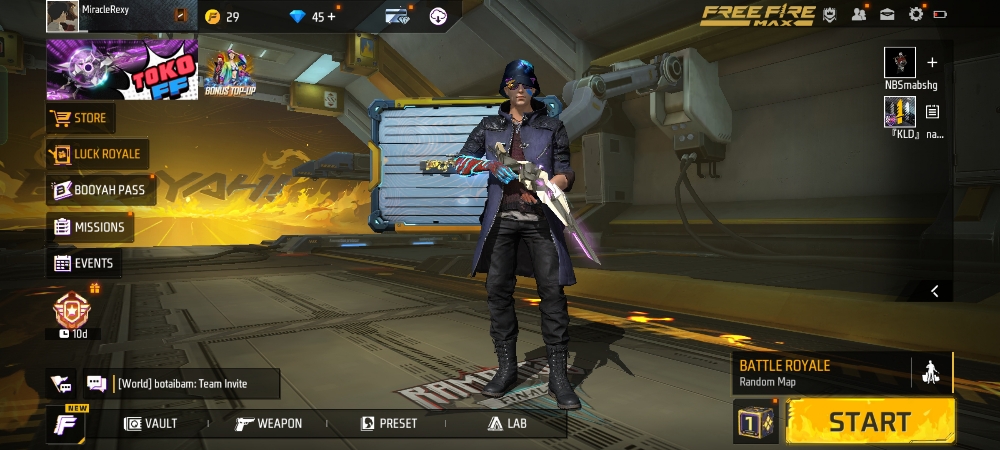Open the Events menu
The height and width of the screenshot is (450, 1000).
click(x=83, y=263)
